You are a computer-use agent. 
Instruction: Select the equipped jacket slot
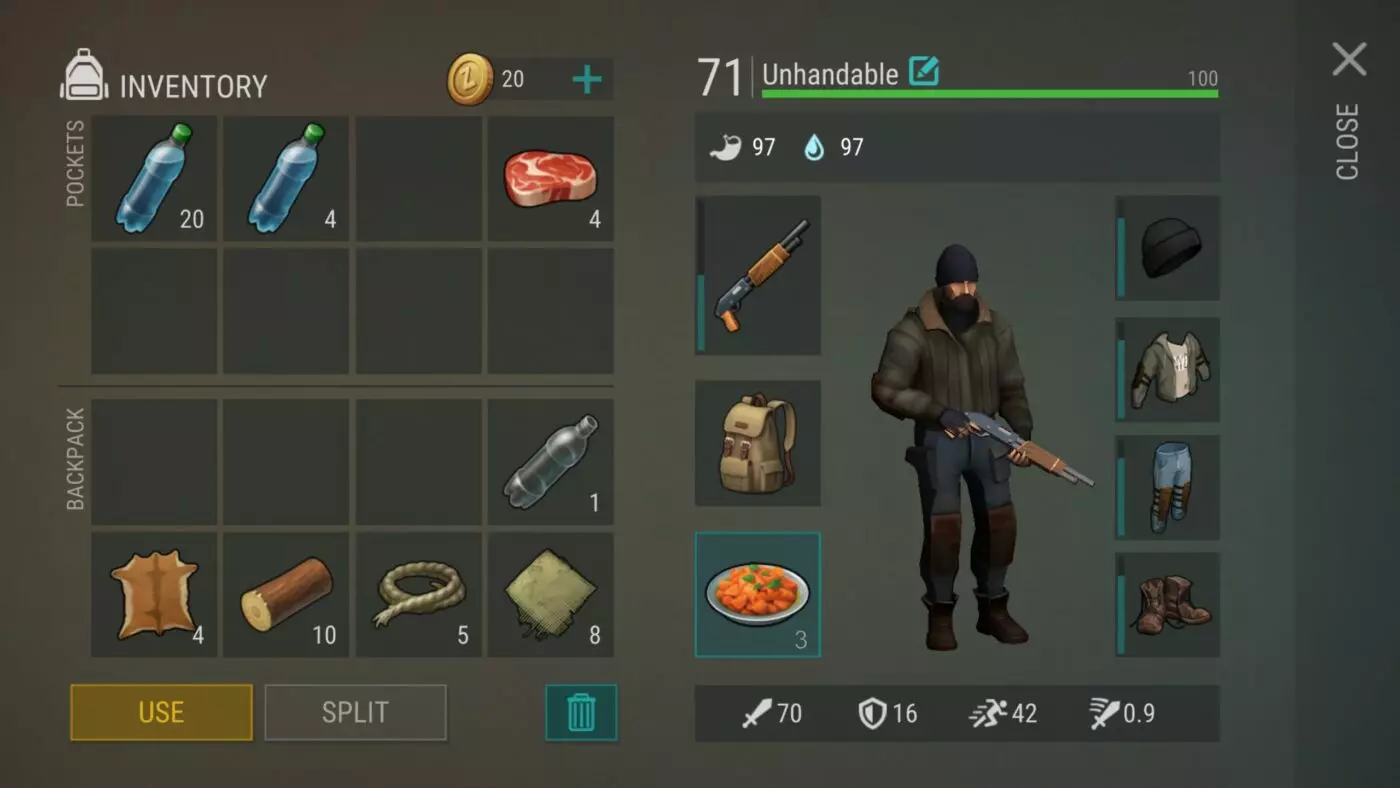pyautogui.click(x=1167, y=369)
